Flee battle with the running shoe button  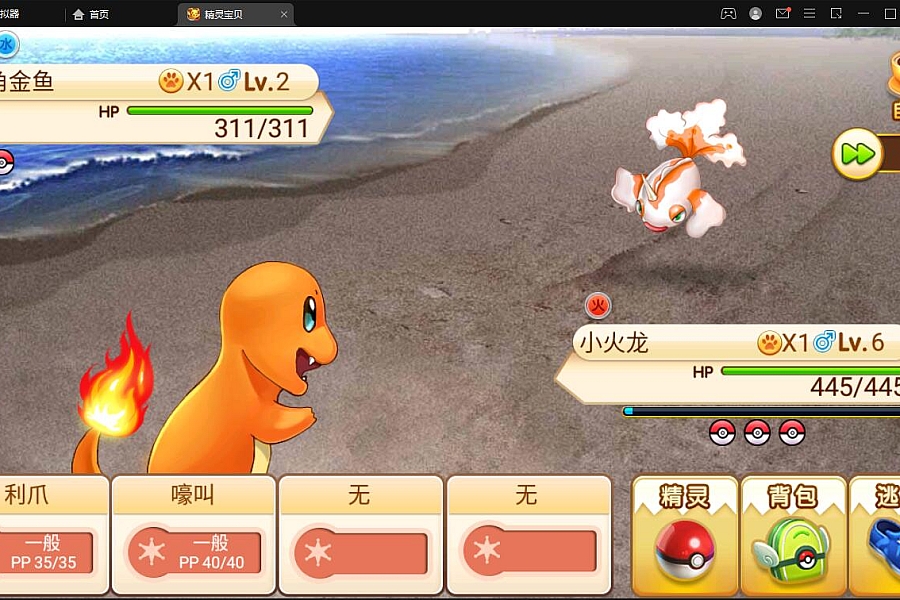click(x=878, y=535)
